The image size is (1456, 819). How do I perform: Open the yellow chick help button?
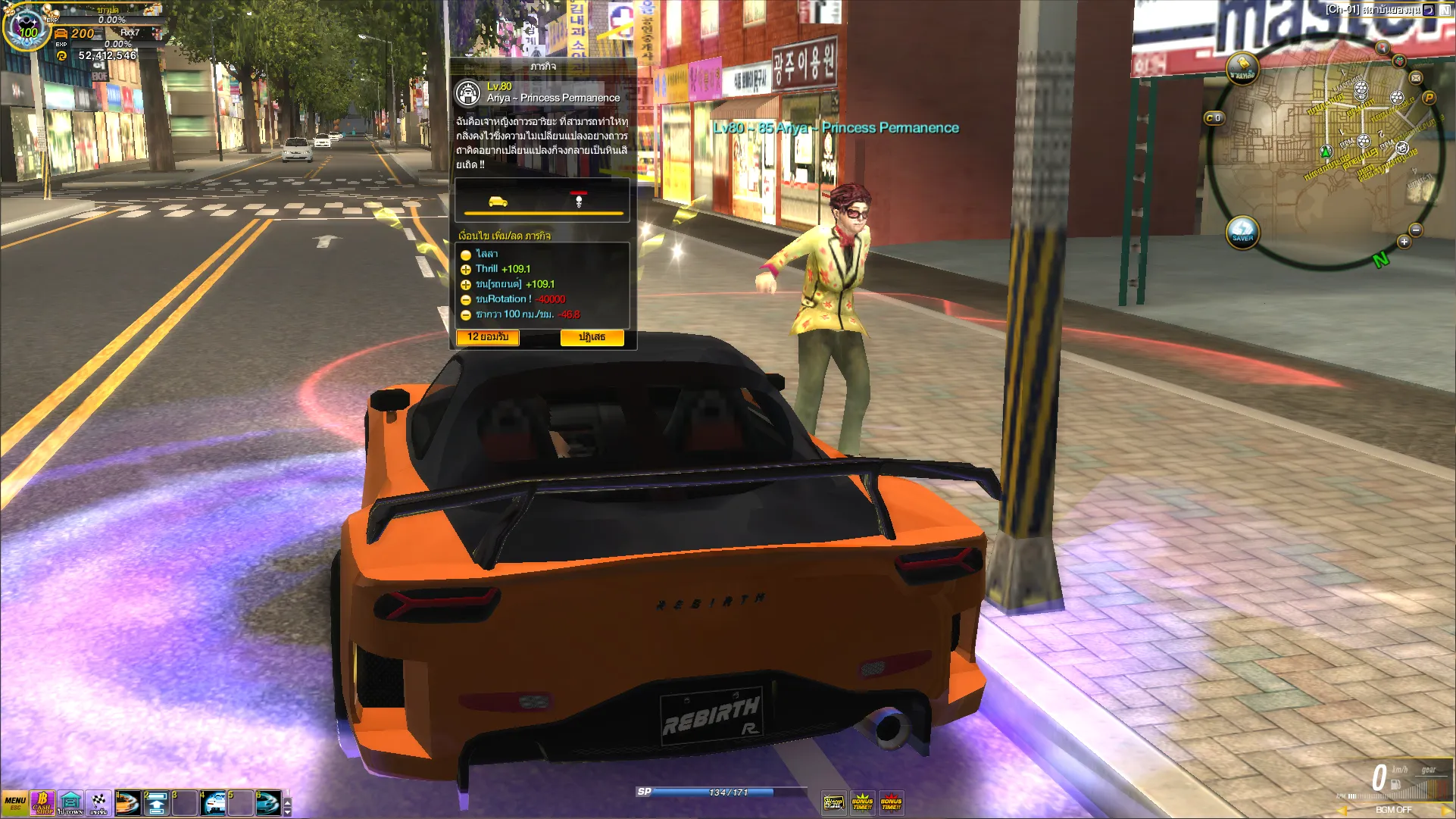tap(1242, 67)
